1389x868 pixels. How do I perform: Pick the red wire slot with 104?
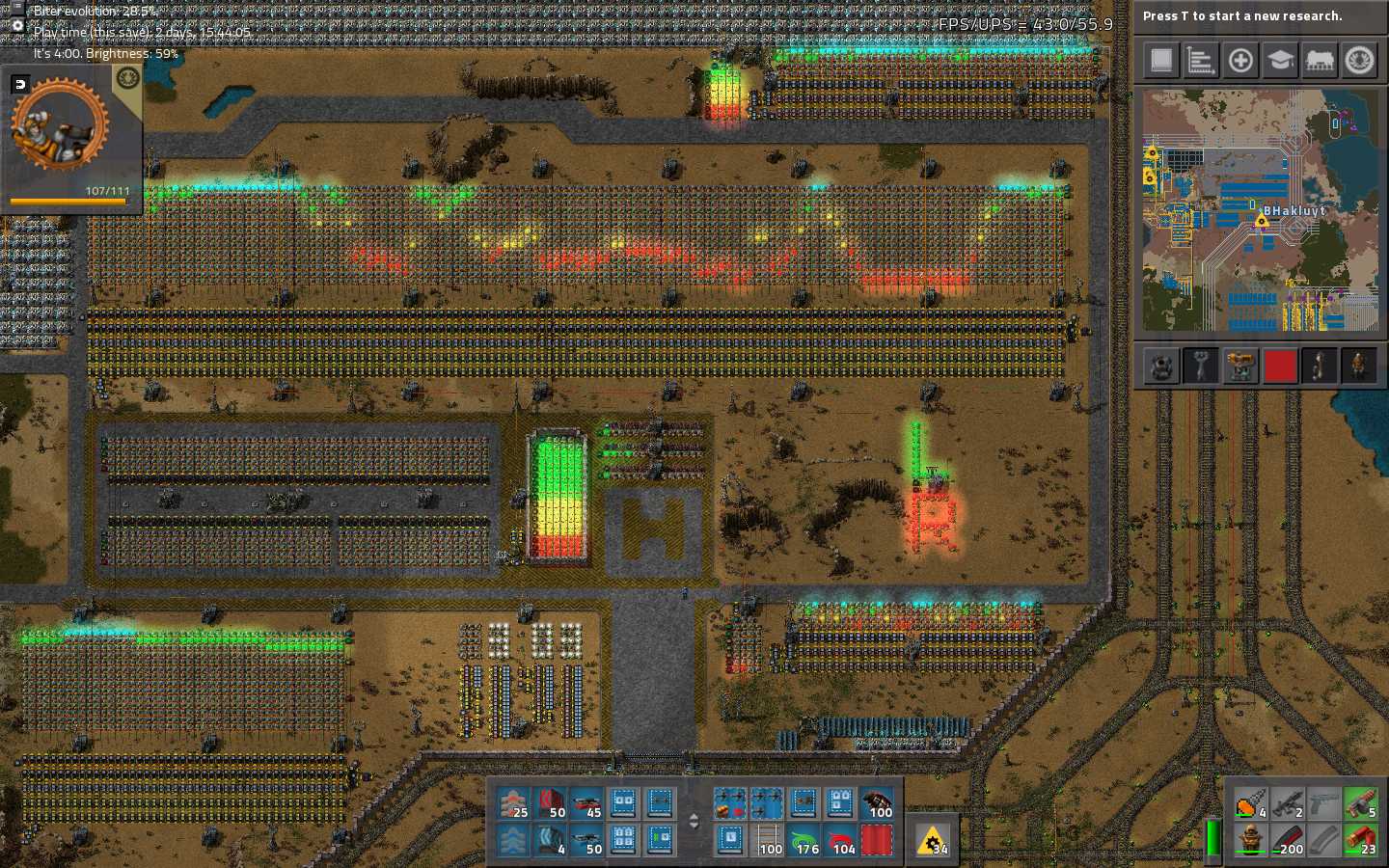point(841,840)
